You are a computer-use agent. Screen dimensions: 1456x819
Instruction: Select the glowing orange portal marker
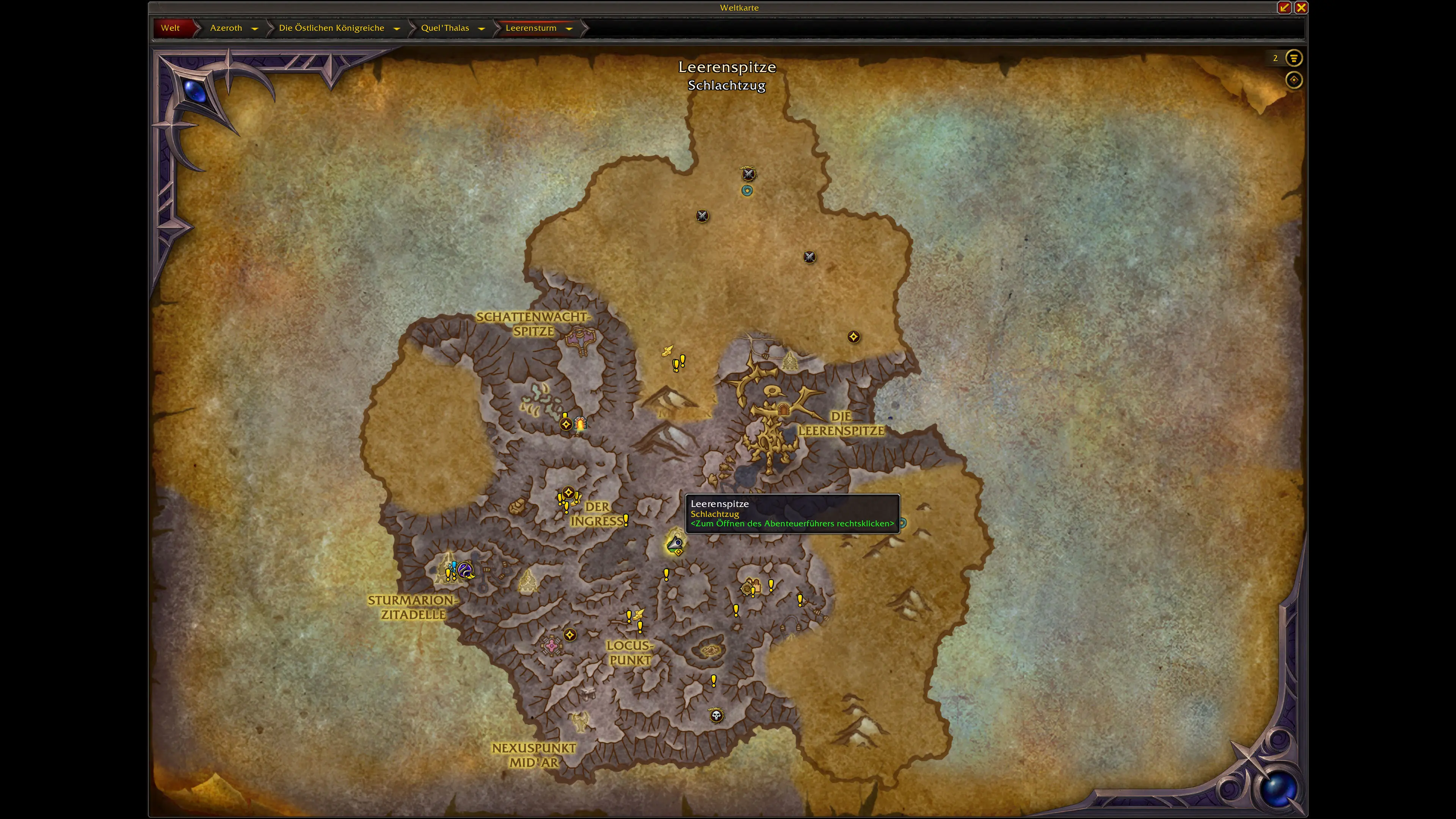click(x=581, y=424)
